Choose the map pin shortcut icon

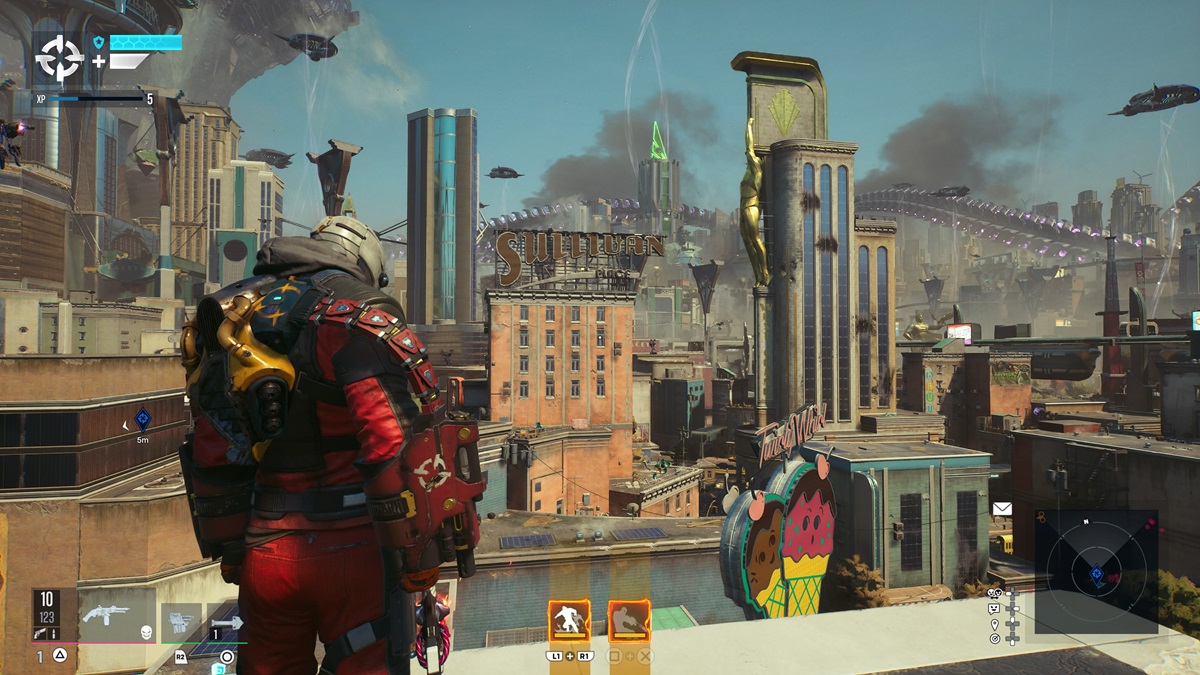[994, 623]
